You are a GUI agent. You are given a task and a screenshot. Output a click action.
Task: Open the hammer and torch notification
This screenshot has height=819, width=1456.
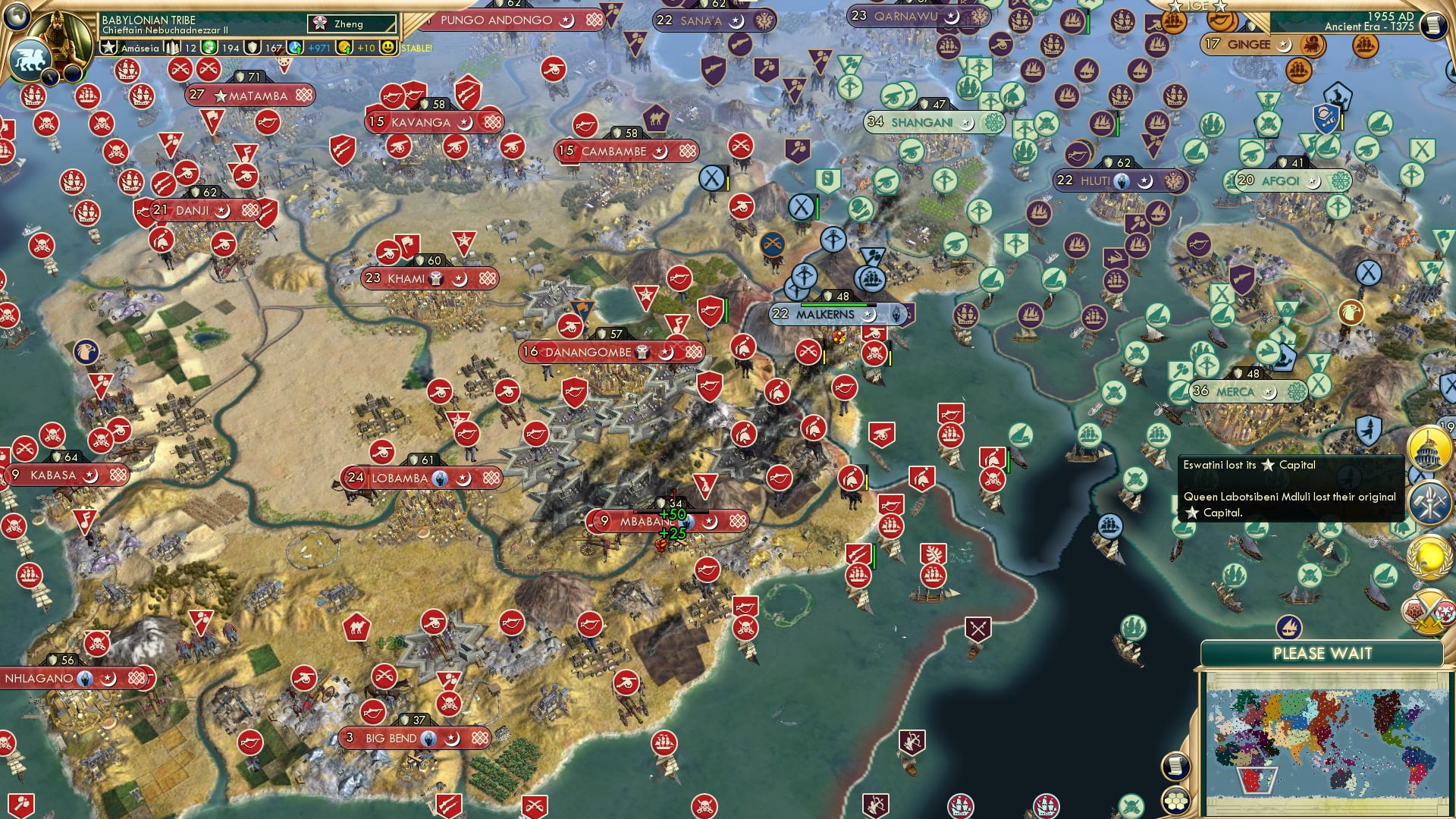pyautogui.click(x=1429, y=504)
